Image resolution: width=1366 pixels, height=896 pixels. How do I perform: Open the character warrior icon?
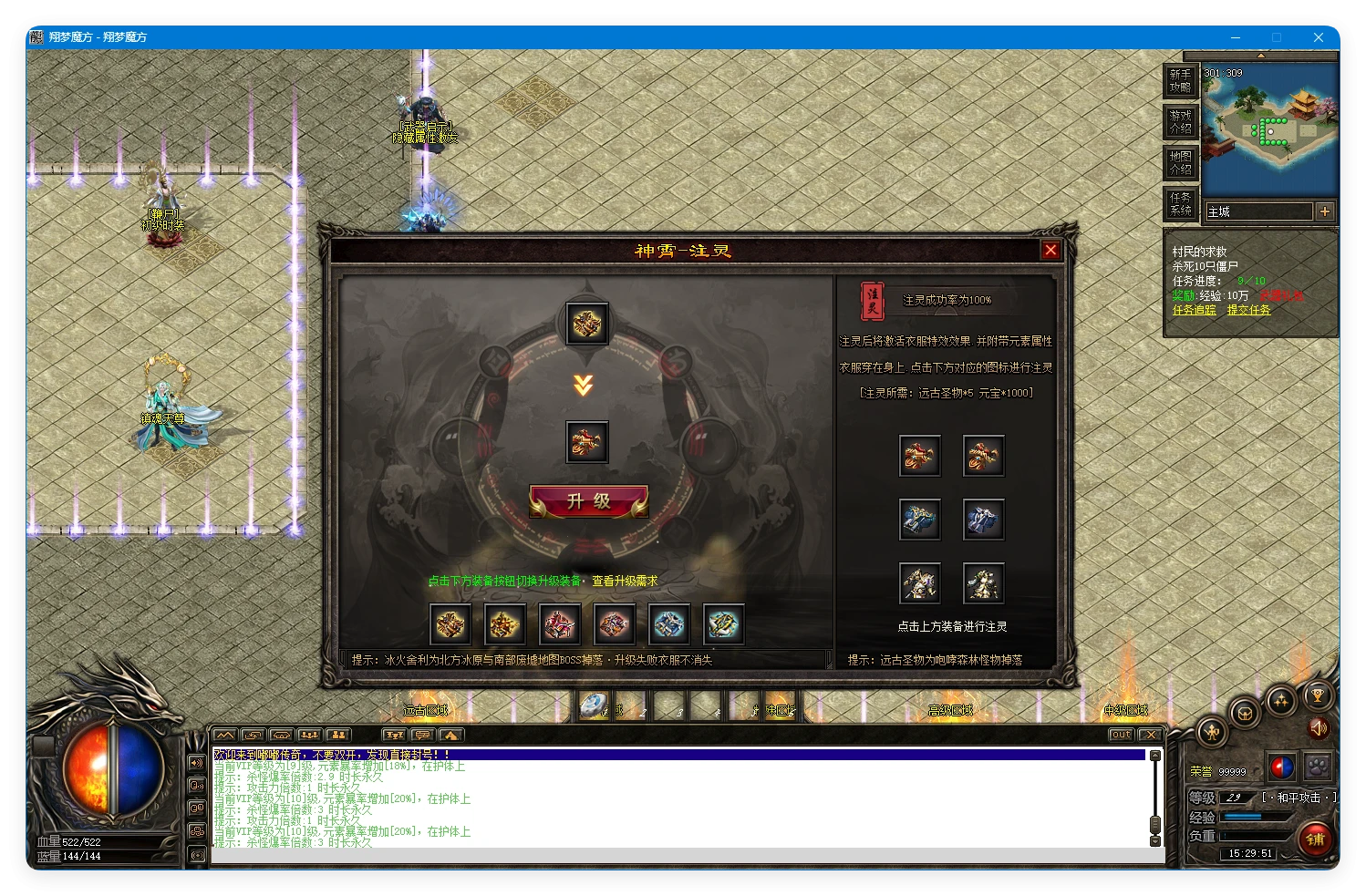pos(1212,731)
